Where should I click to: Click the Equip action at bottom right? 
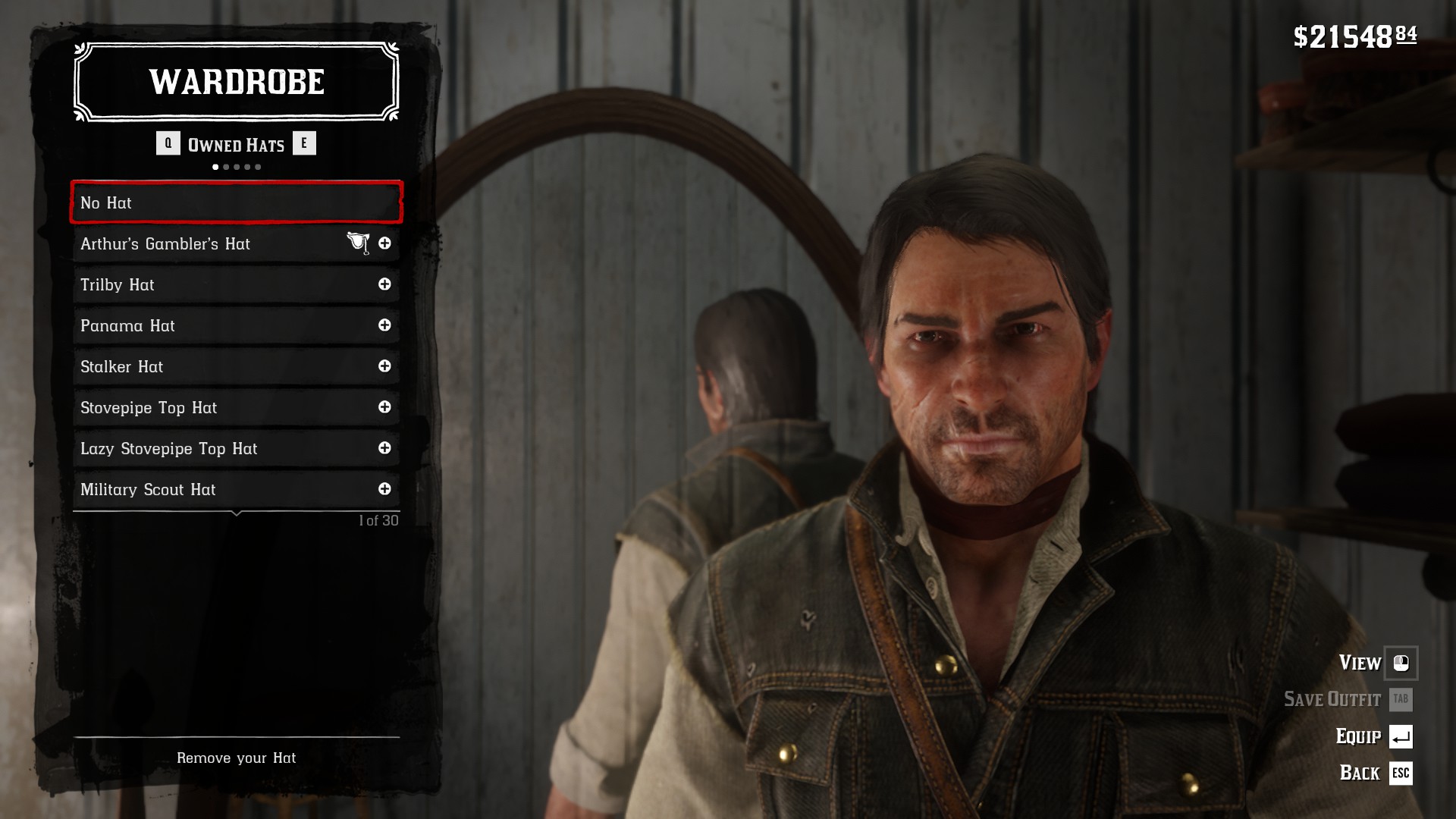click(1361, 736)
